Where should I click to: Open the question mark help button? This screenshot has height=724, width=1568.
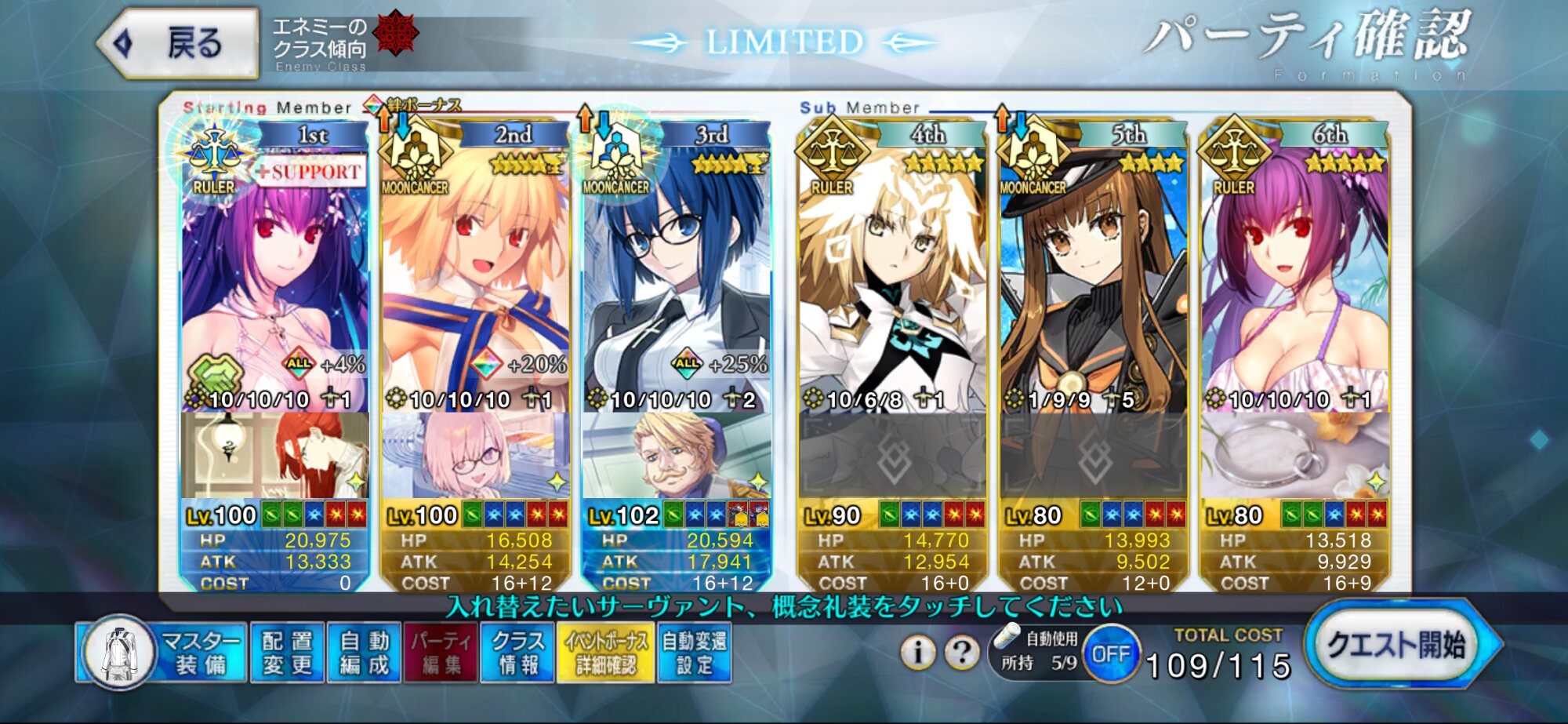pos(962,652)
